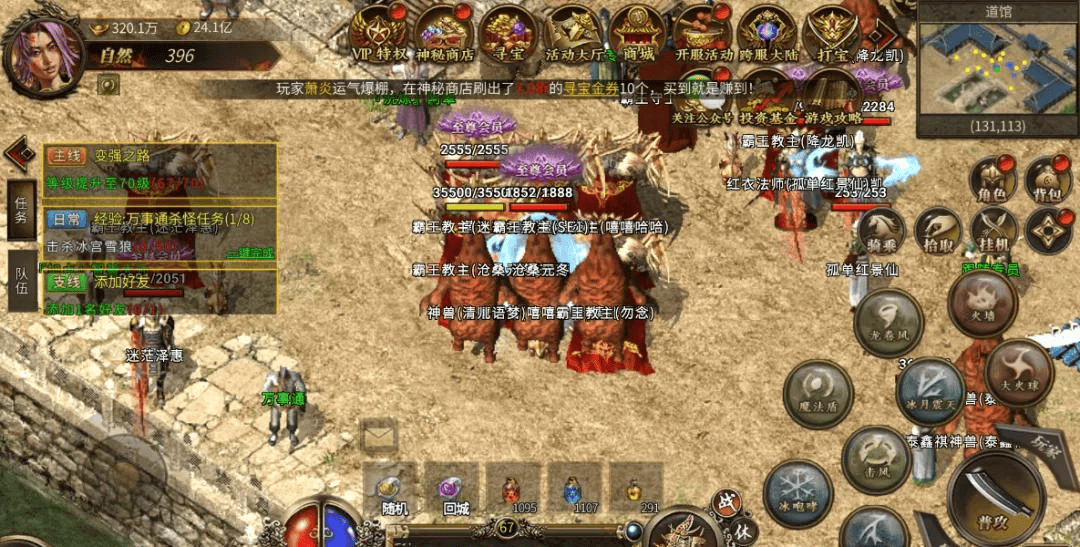The height and width of the screenshot is (547, 1080).
Task: Open the 寻宝 treasure hunt icon
Action: tap(508, 33)
